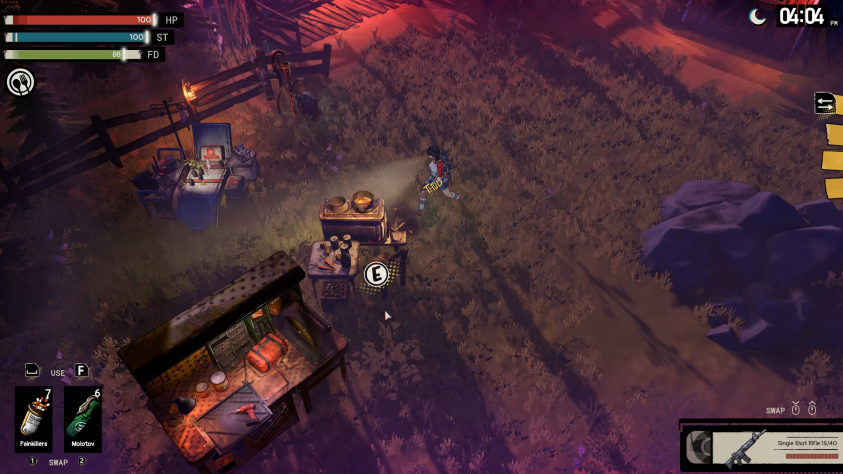The width and height of the screenshot is (843, 474).
Task: Select the Molotov item slot
Action: (83, 419)
